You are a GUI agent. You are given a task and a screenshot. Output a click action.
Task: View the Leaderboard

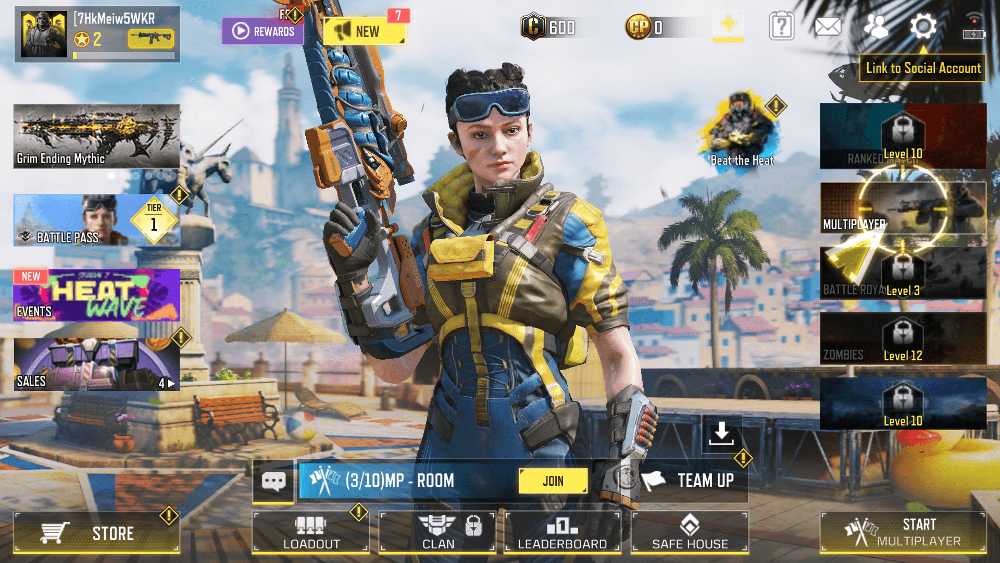pos(562,533)
